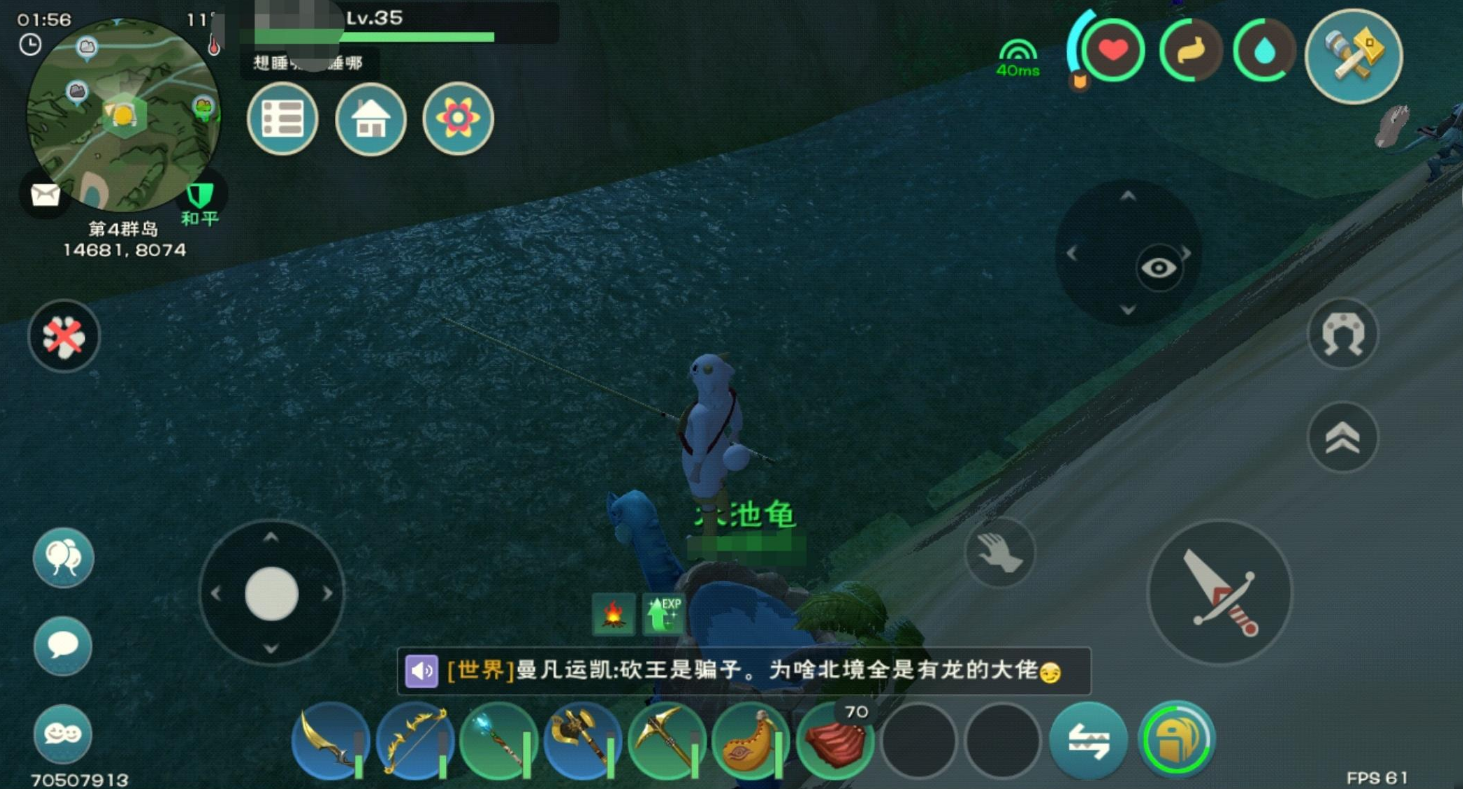Viewport: 1463px width, 789px height.
Task: Open the flower icon menu
Action: 458,119
